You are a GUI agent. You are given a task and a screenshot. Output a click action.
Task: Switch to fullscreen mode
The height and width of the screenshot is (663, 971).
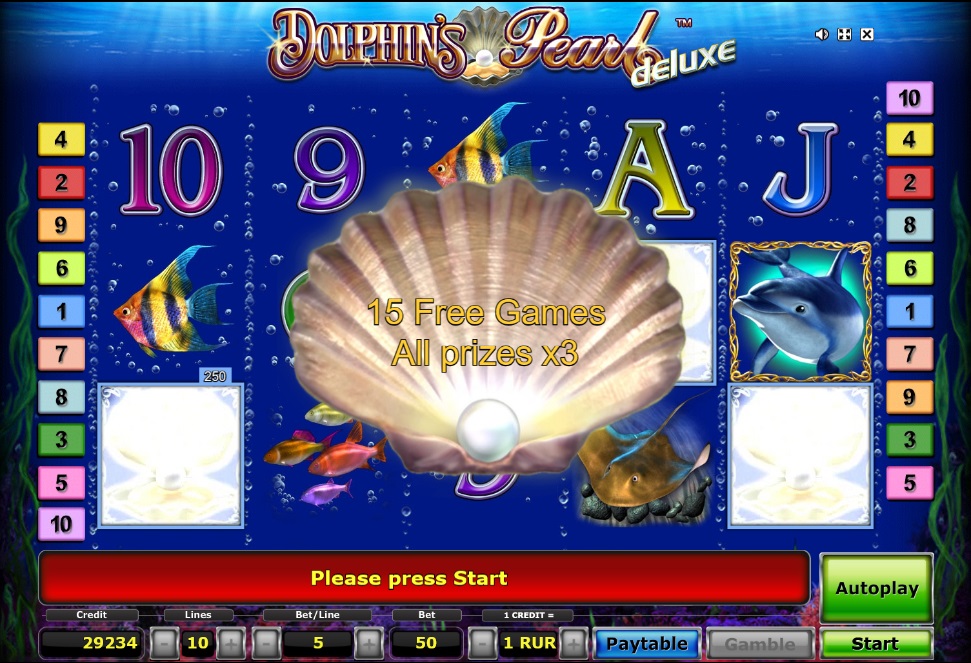844,35
